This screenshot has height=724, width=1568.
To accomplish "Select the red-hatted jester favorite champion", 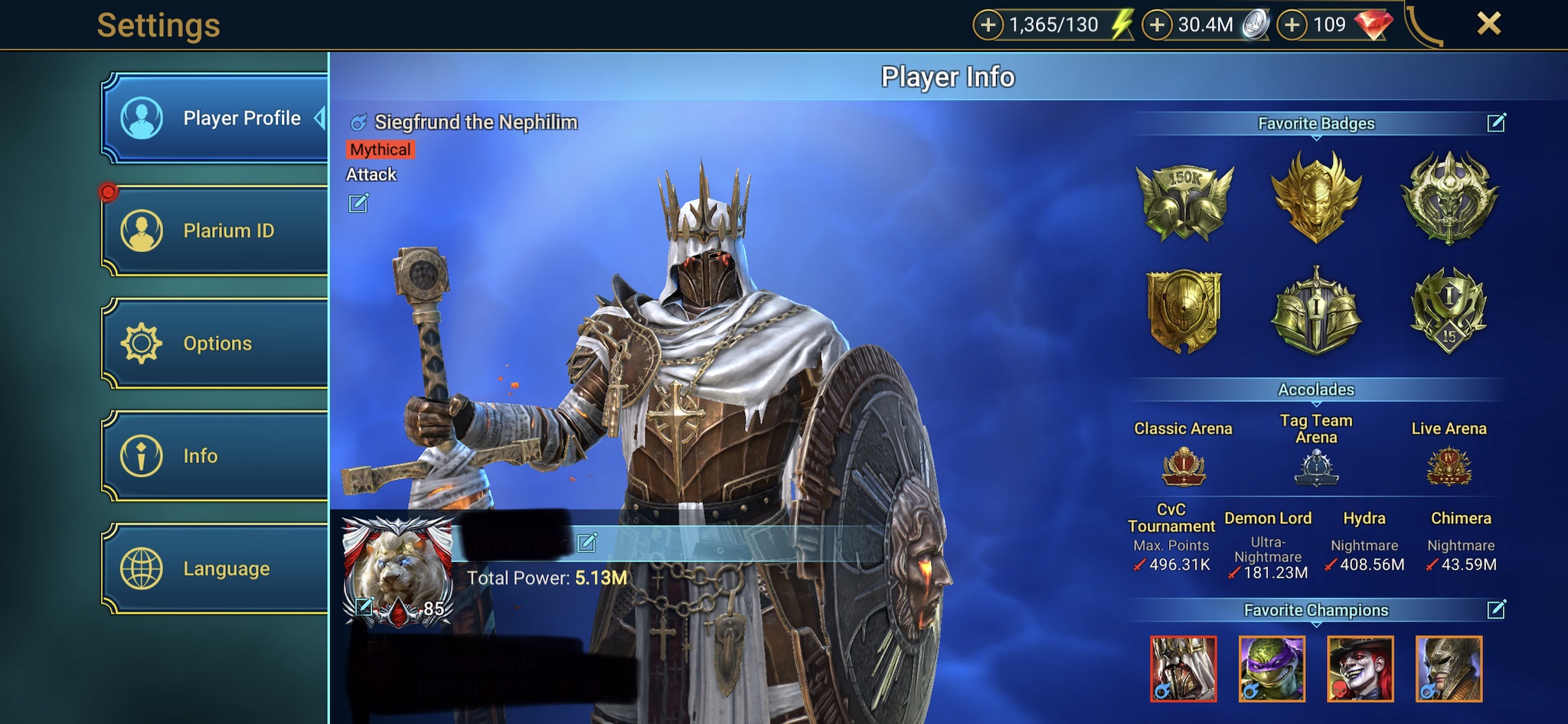I will point(1361,669).
